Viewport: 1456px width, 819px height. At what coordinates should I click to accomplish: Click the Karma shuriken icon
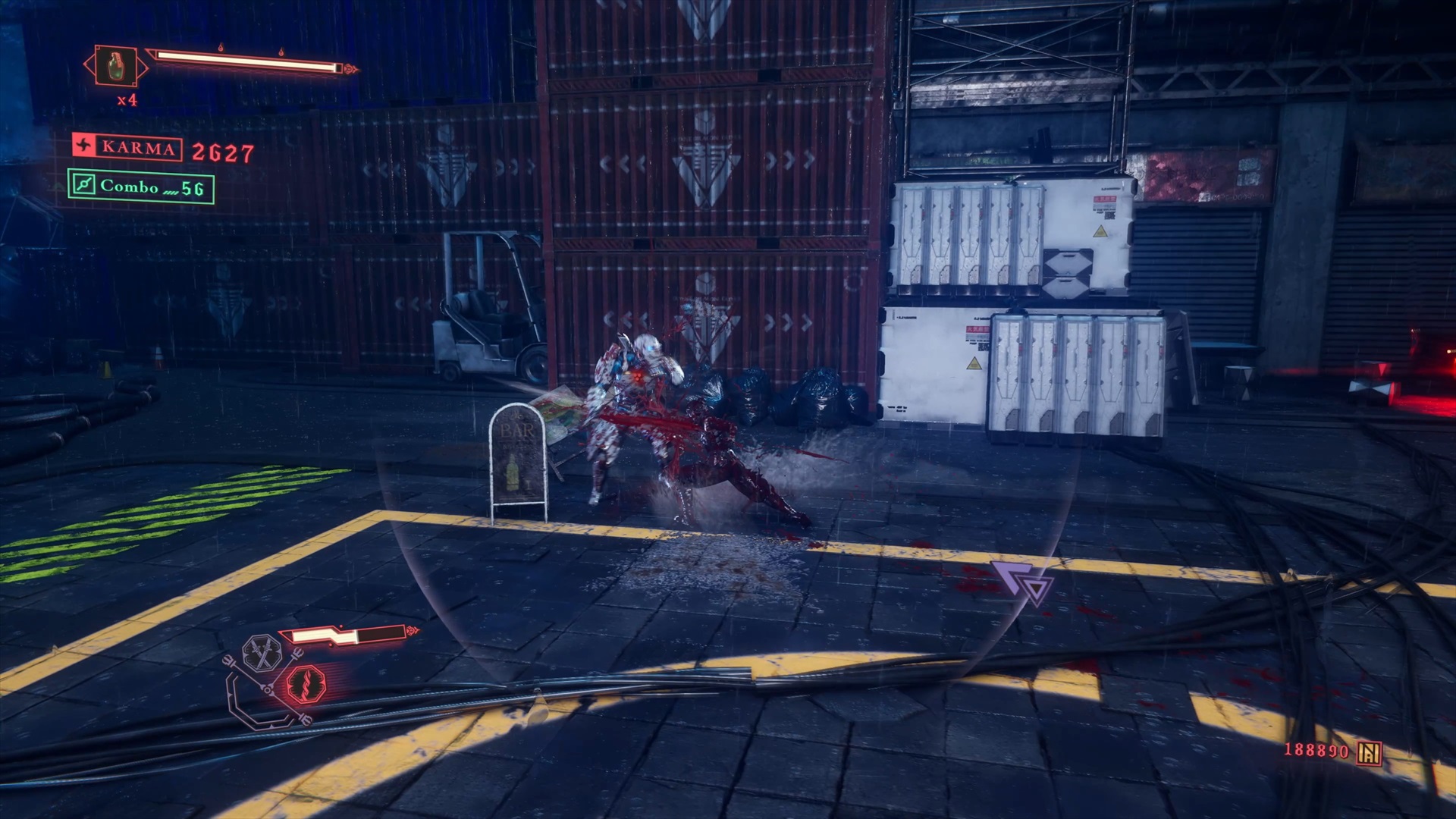coord(84,146)
